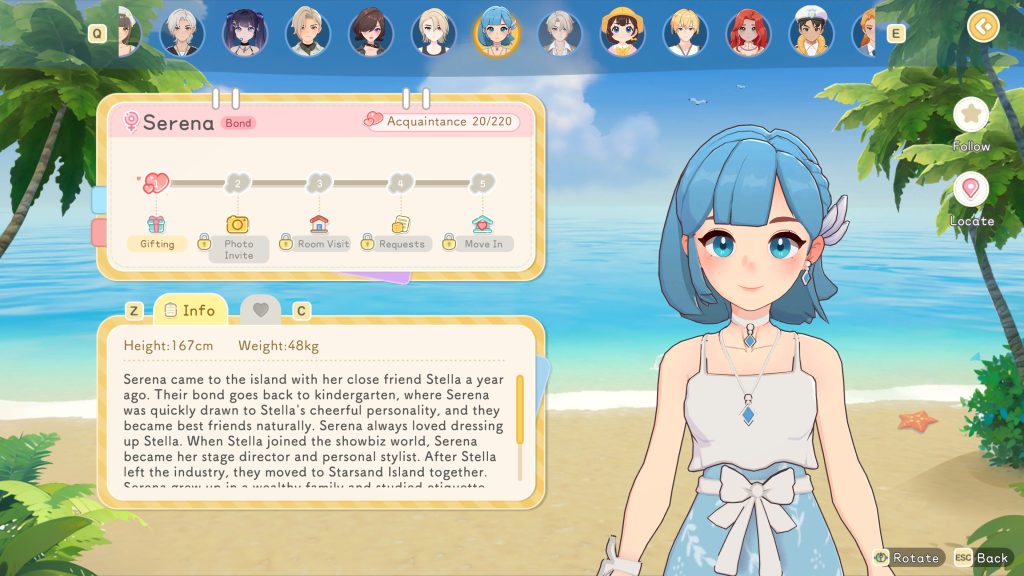1024x576 pixels.
Task: Select the blue-haired Serena portrait
Action: tap(497, 32)
